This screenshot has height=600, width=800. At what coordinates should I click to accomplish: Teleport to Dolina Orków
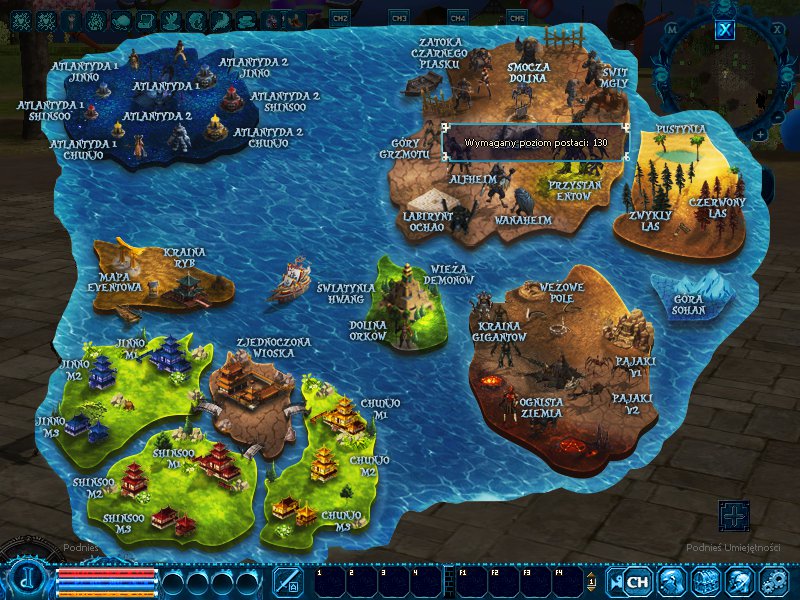368,330
